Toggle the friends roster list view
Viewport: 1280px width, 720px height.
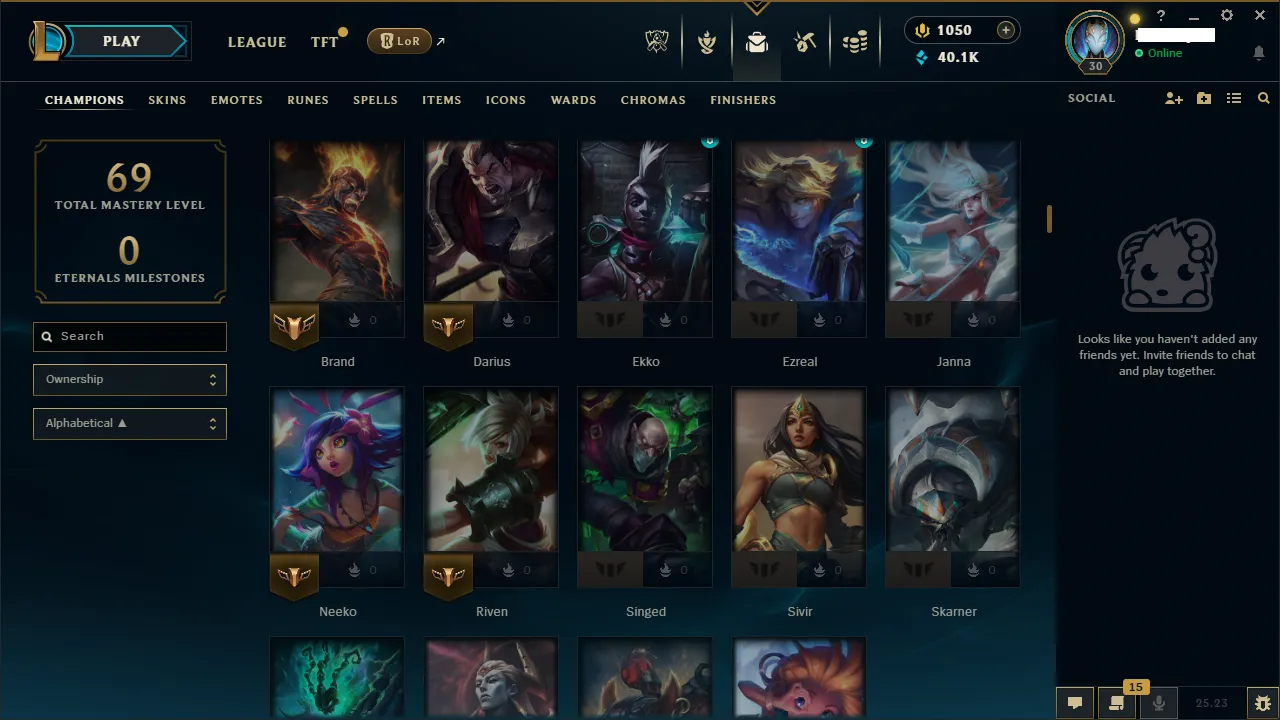(x=1234, y=98)
